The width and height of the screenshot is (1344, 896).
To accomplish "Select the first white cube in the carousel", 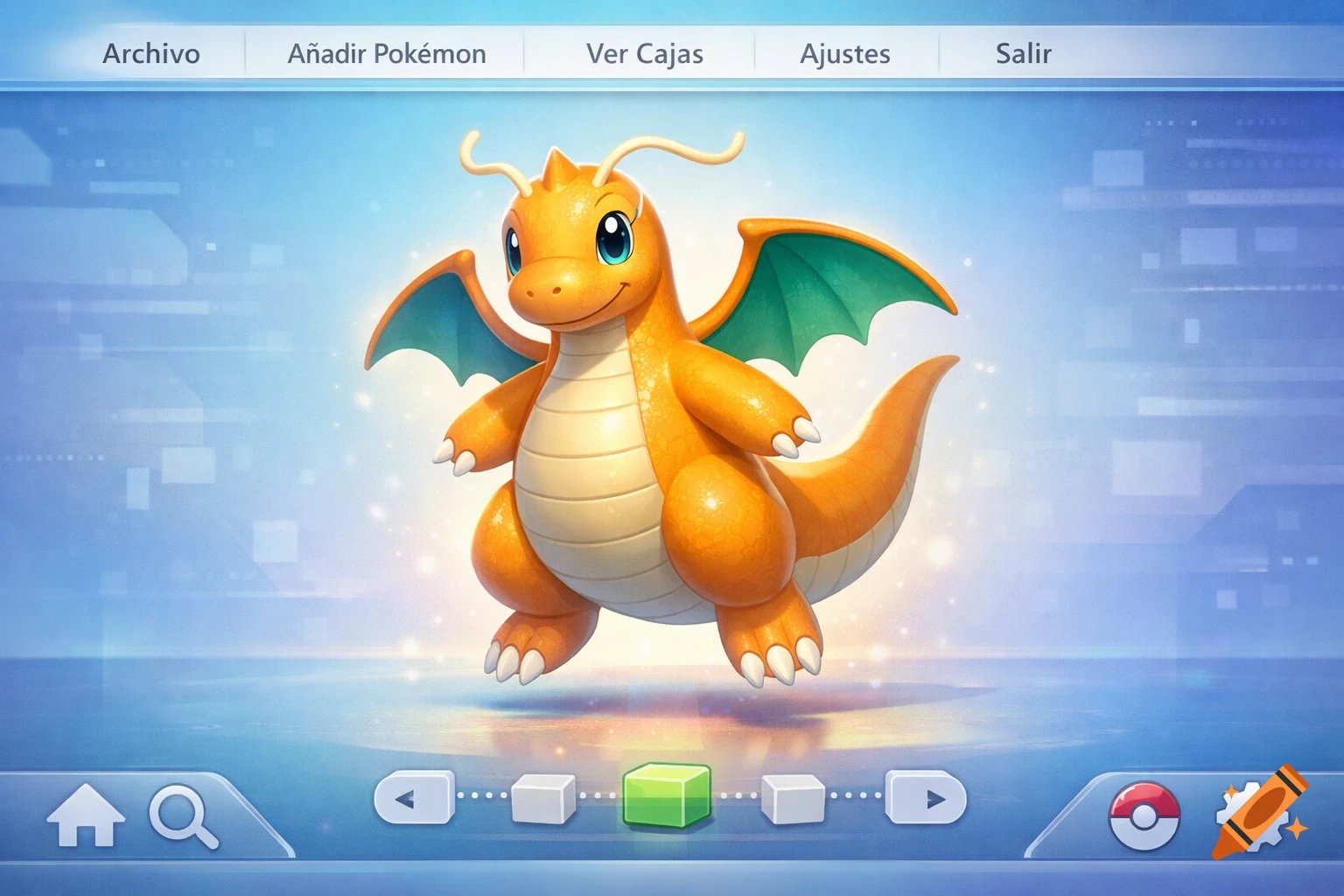I will click(x=542, y=798).
